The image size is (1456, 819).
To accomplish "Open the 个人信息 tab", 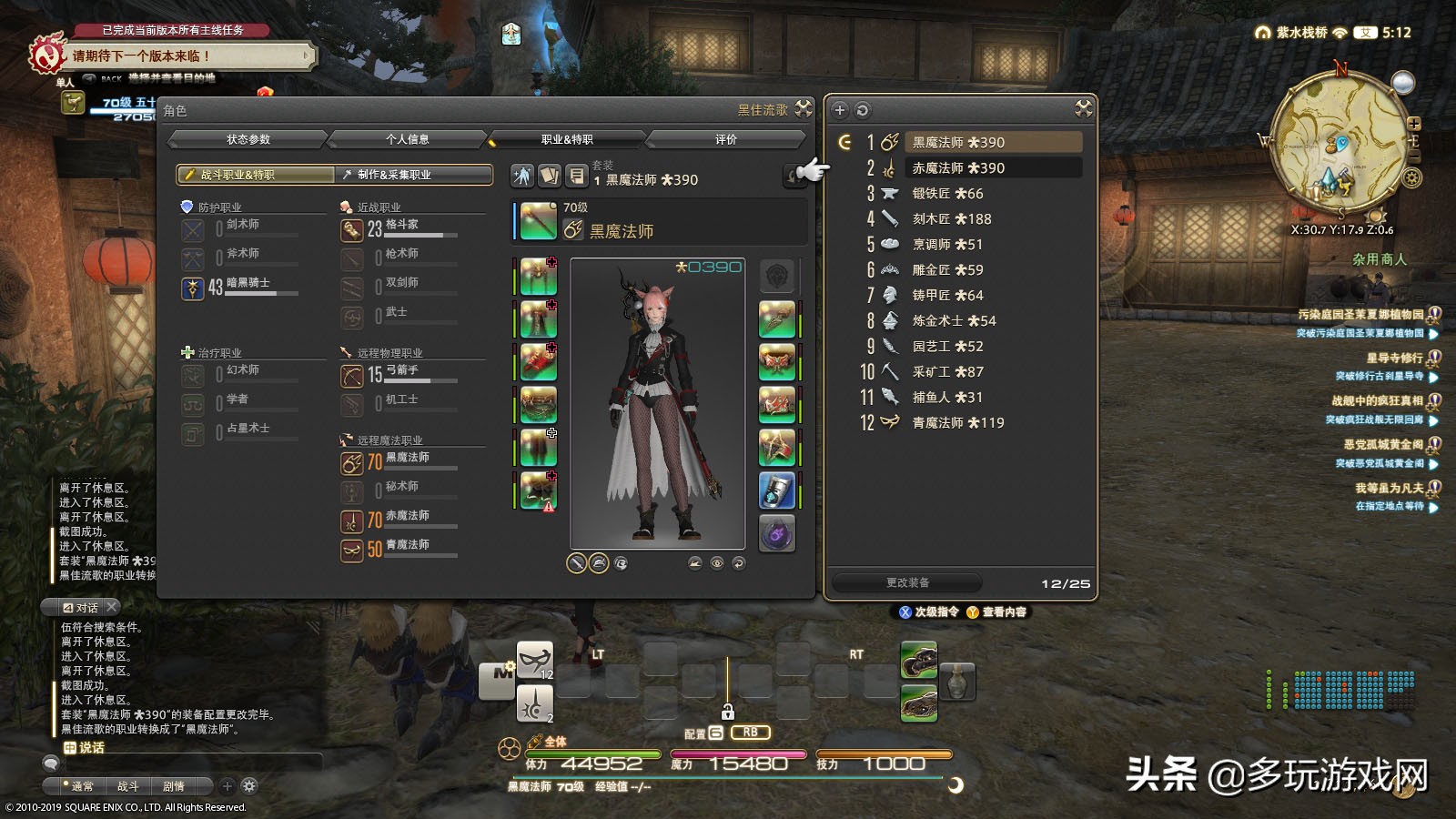I will click(x=407, y=139).
